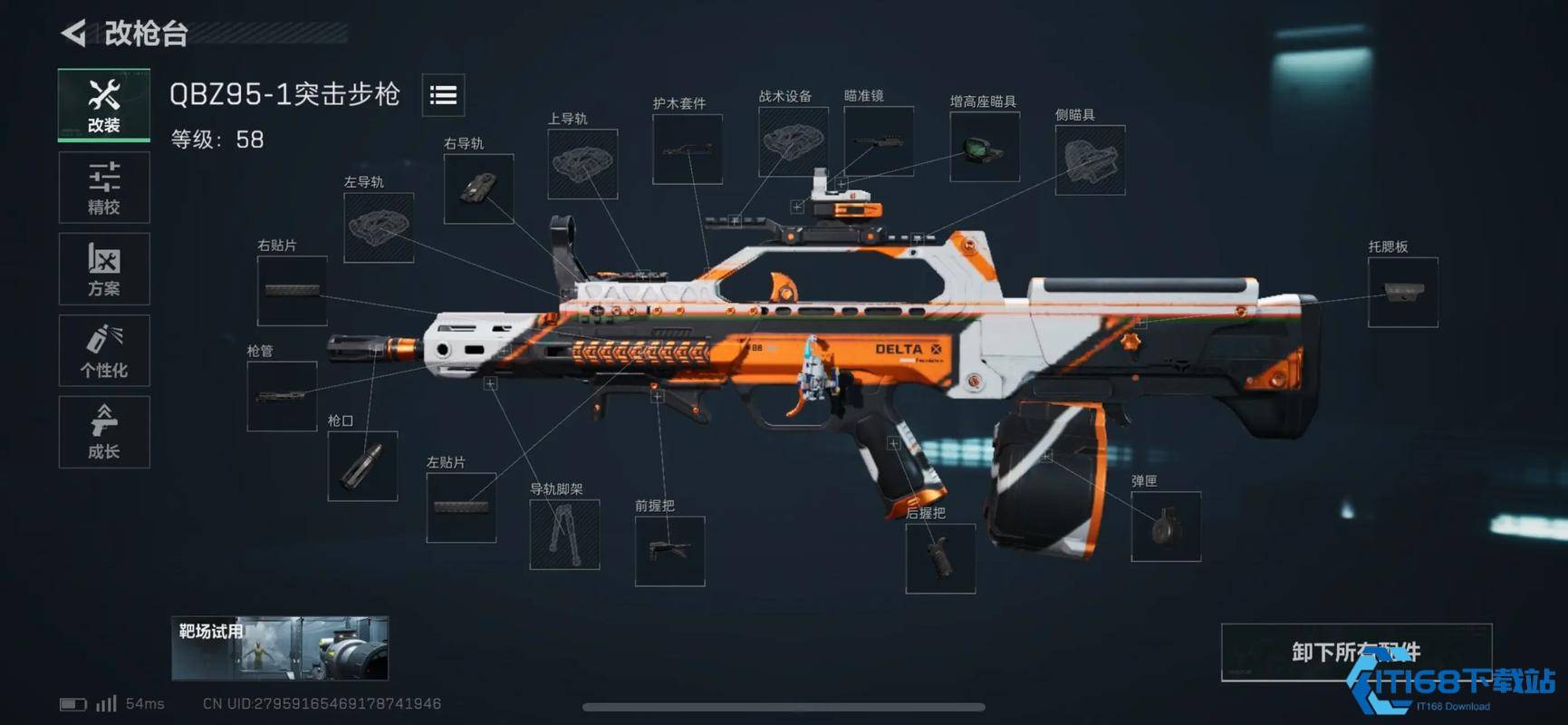Open the 精校 calibration tab

click(x=104, y=188)
